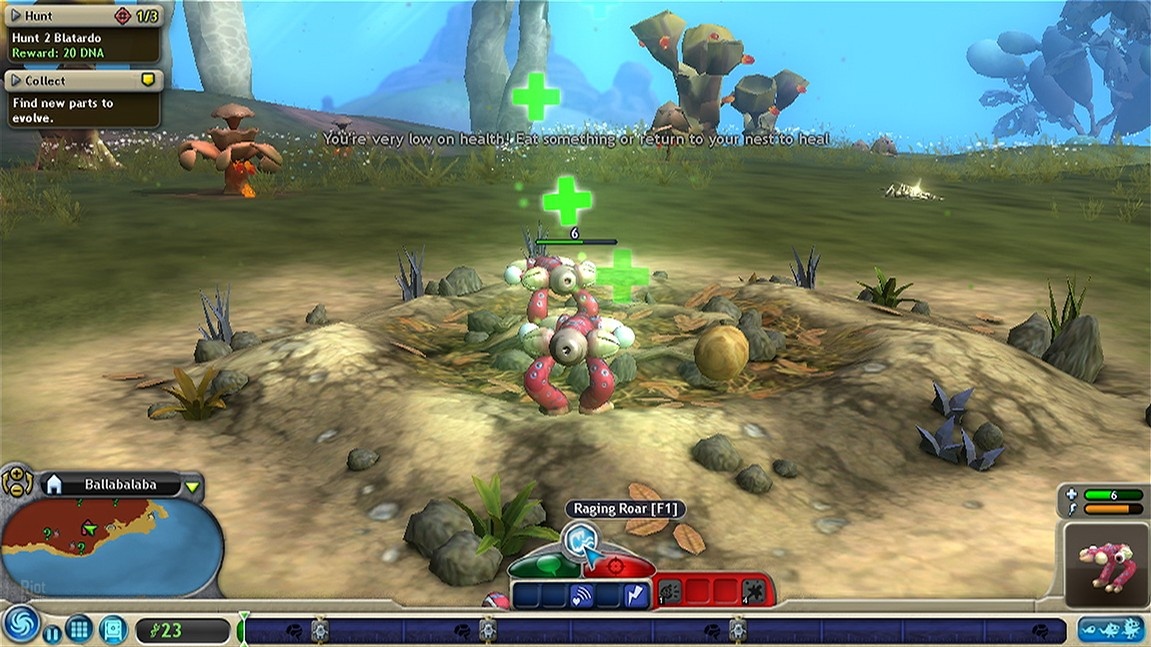Viewport: 1151px width, 647px height.
Task: Use the bite attack ability
Action: point(669,592)
